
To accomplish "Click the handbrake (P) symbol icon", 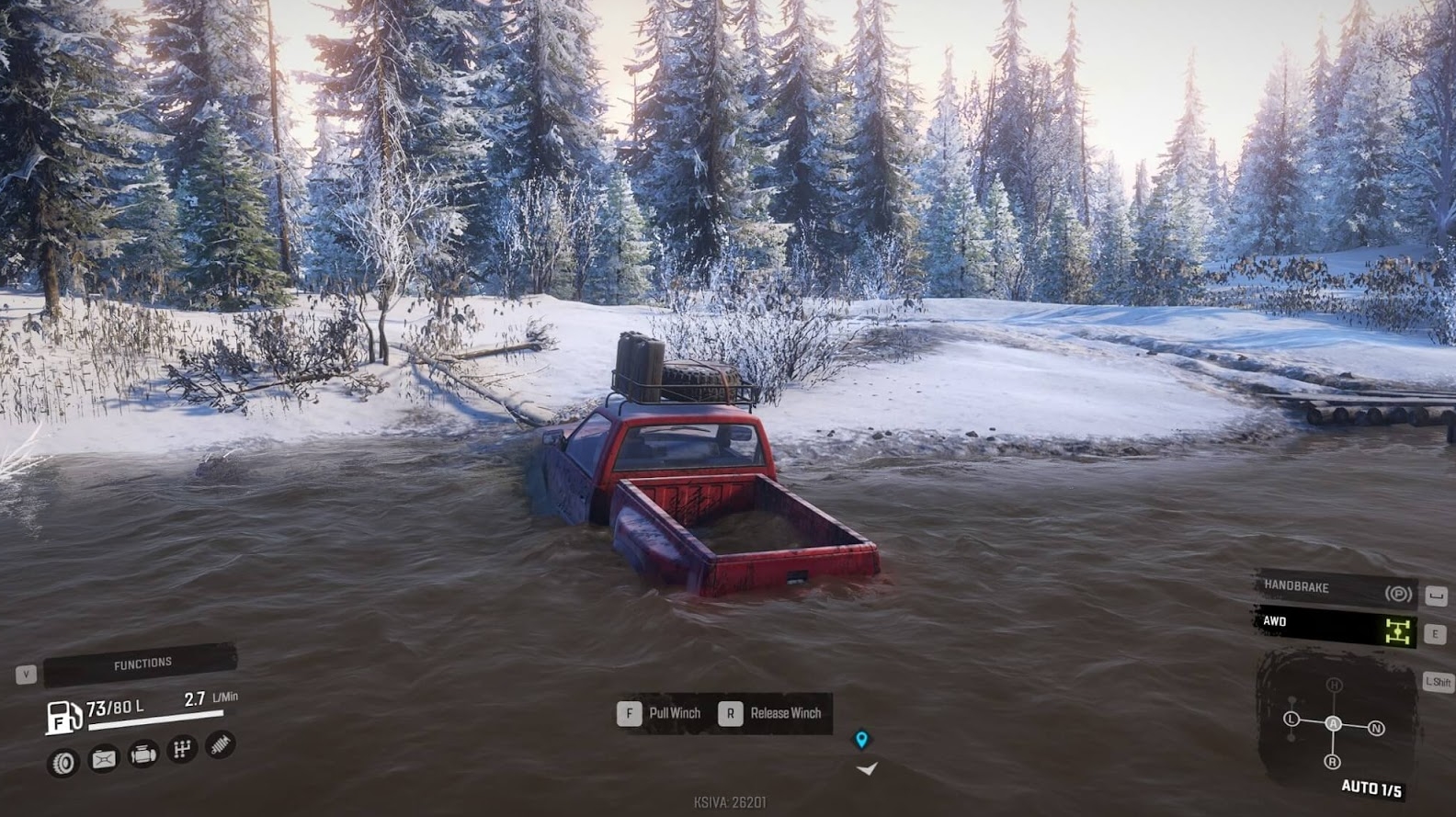I will tap(1399, 594).
